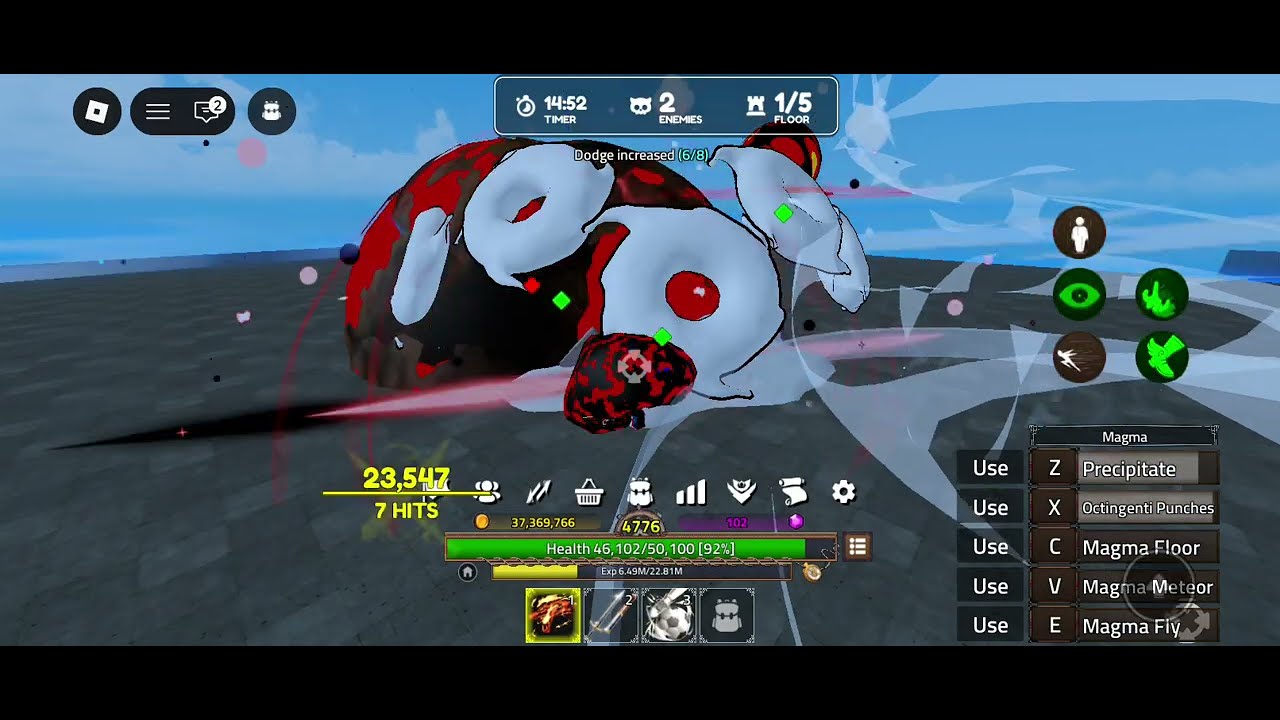Toggle the green eye ability button
This screenshot has height=720, width=1280.
pos(1079,296)
